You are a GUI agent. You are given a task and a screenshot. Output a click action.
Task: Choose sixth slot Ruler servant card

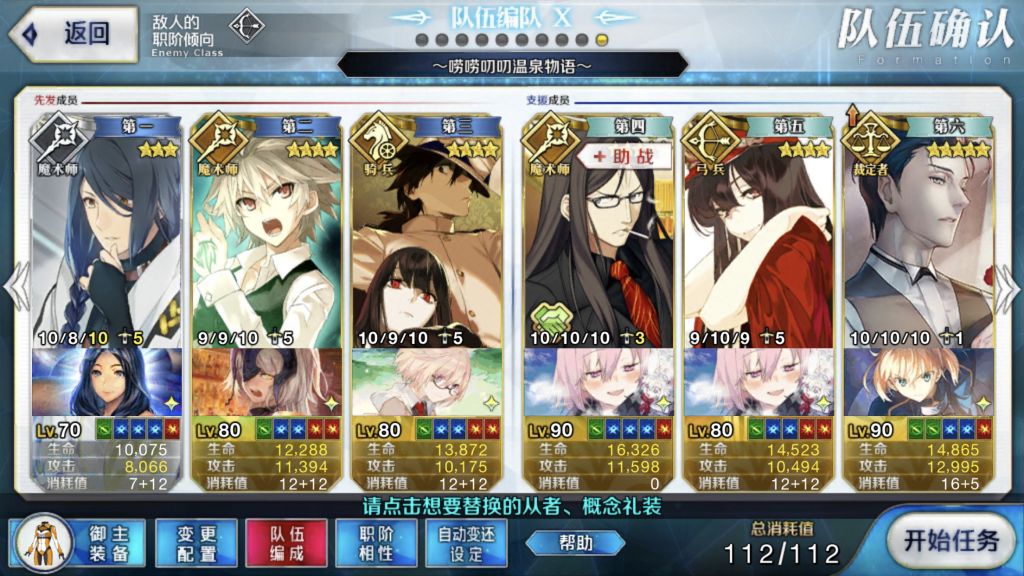click(x=918, y=230)
